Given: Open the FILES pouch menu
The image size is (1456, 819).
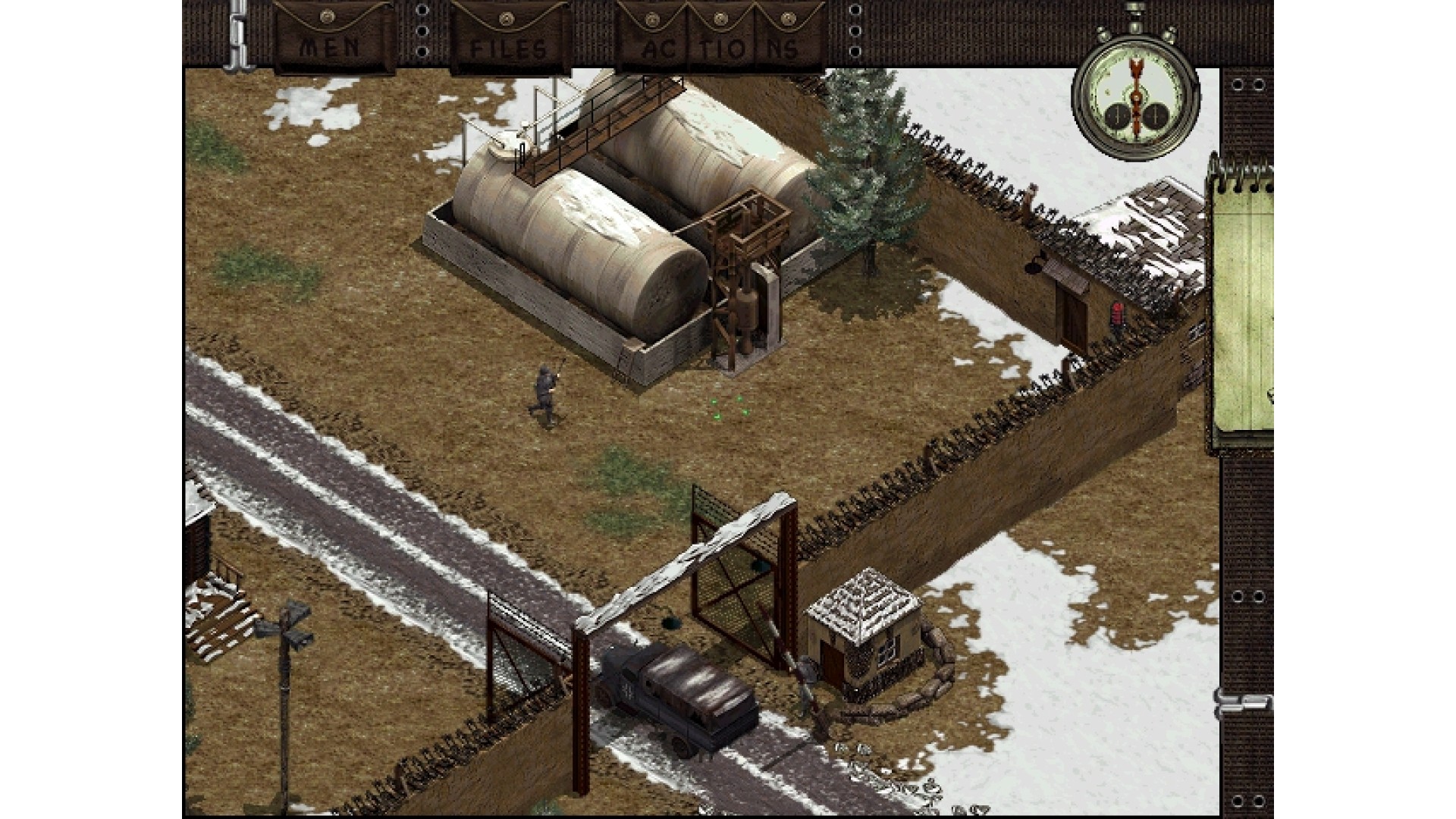Looking at the screenshot, I should [509, 42].
